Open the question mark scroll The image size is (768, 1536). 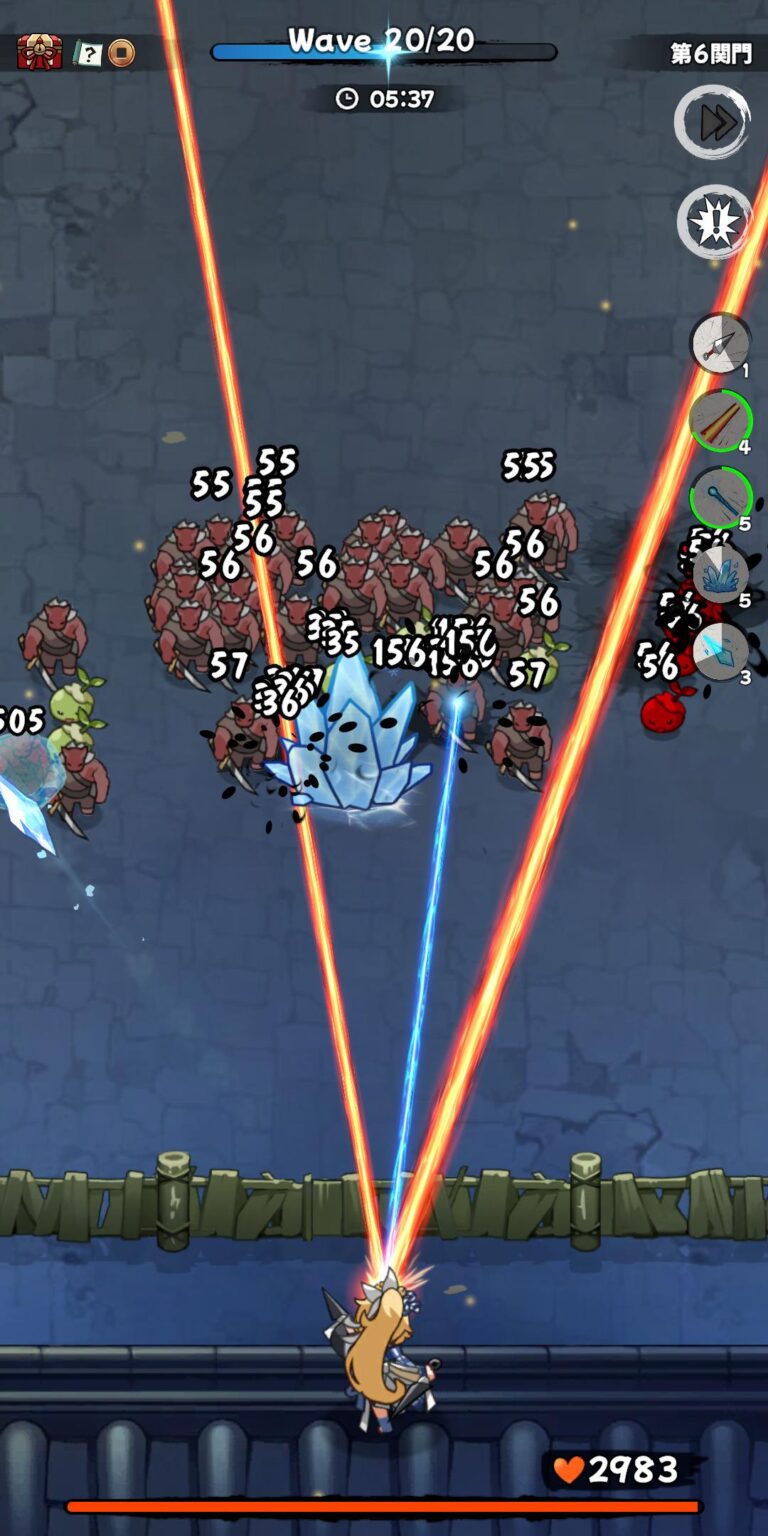[88, 53]
